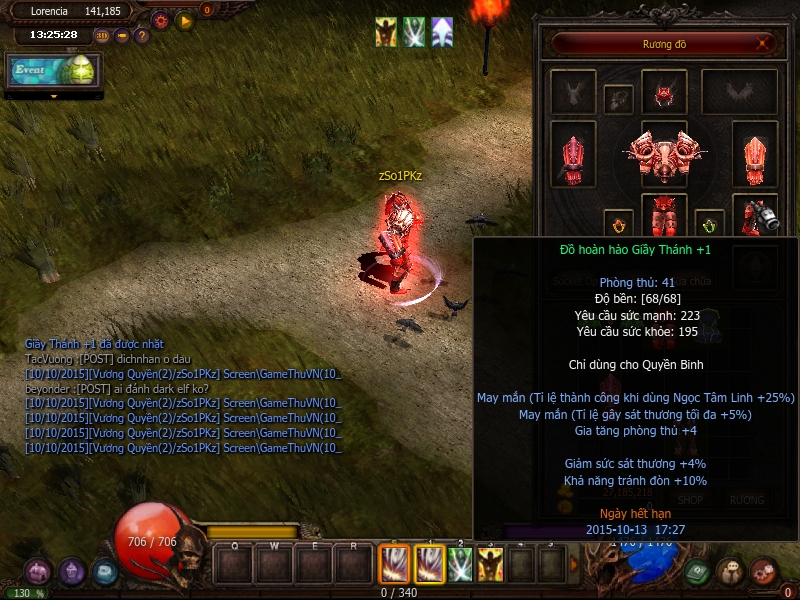Open the question mark help button
800x600 pixels.
click(141, 35)
